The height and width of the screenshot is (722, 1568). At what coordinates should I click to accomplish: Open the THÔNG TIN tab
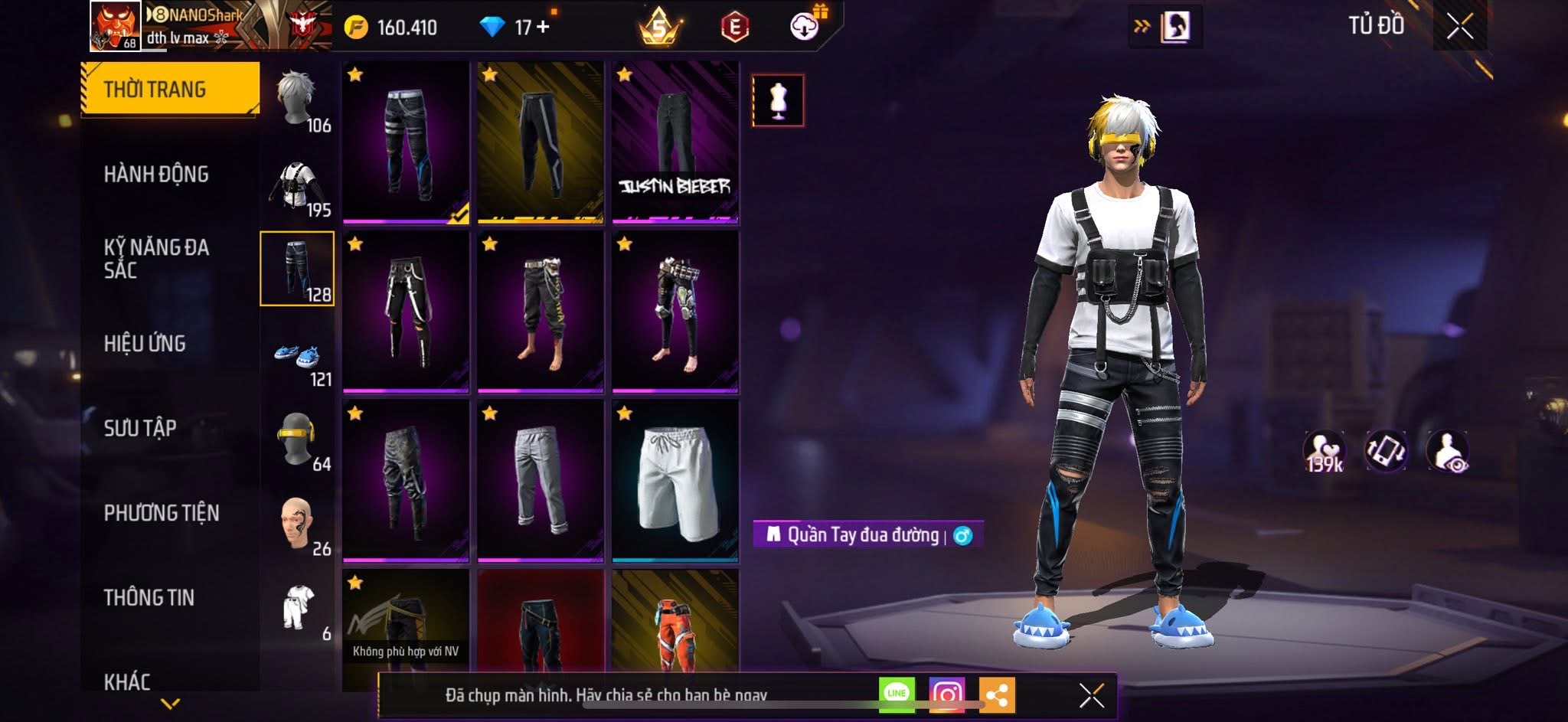pos(149,597)
